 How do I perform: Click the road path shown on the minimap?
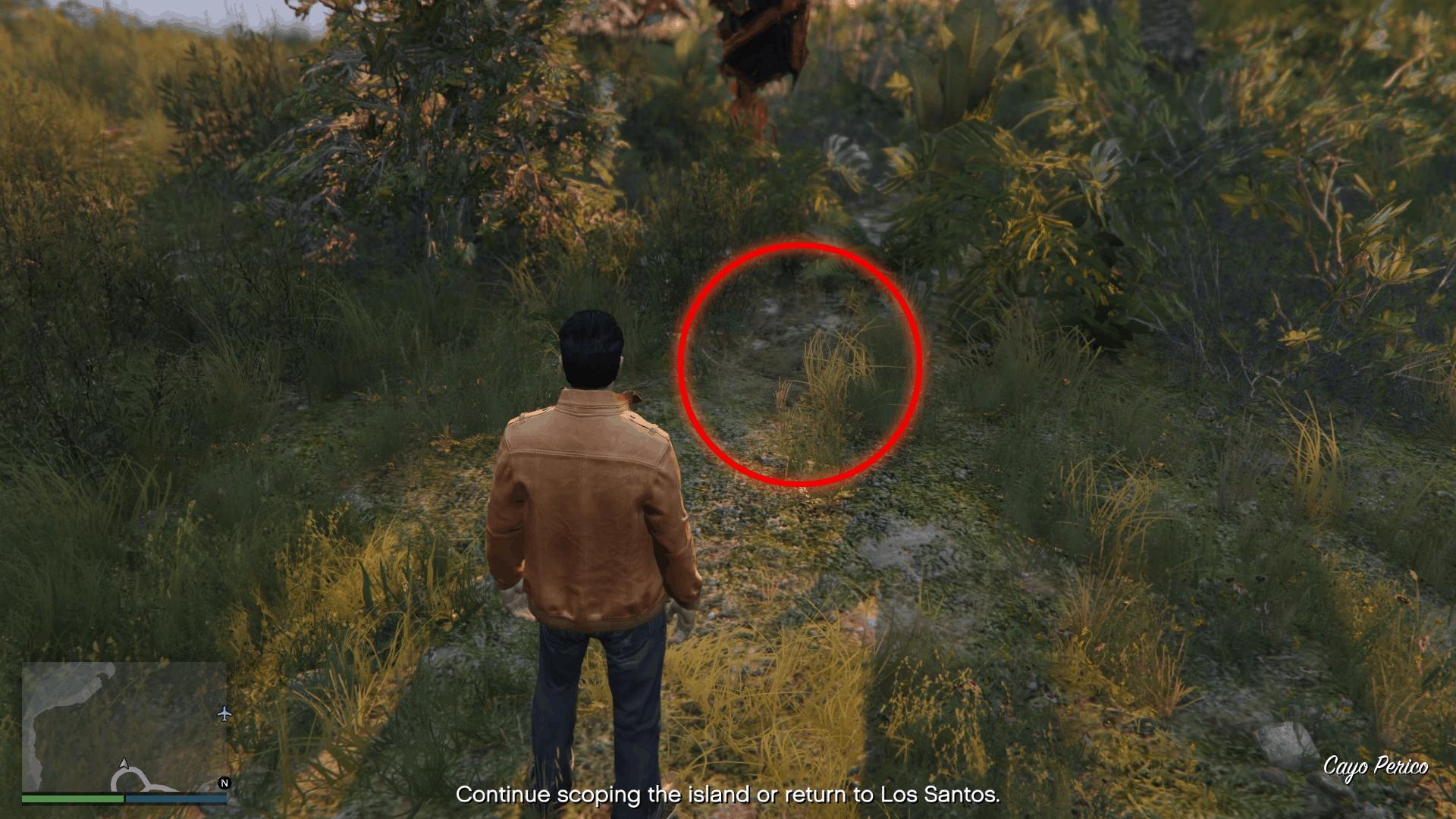(134, 780)
